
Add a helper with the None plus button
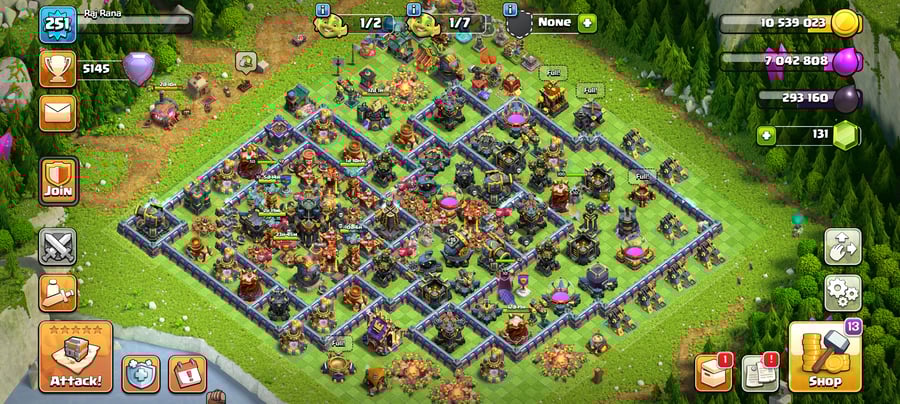point(585,22)
